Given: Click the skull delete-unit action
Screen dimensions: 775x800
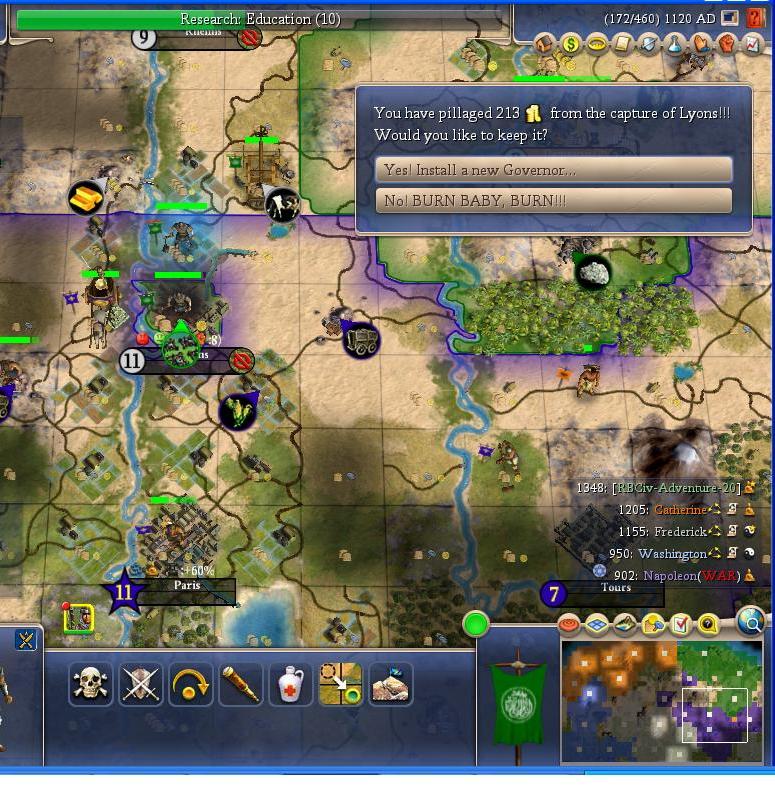Looking at the screenshot, I should [90, 685].
